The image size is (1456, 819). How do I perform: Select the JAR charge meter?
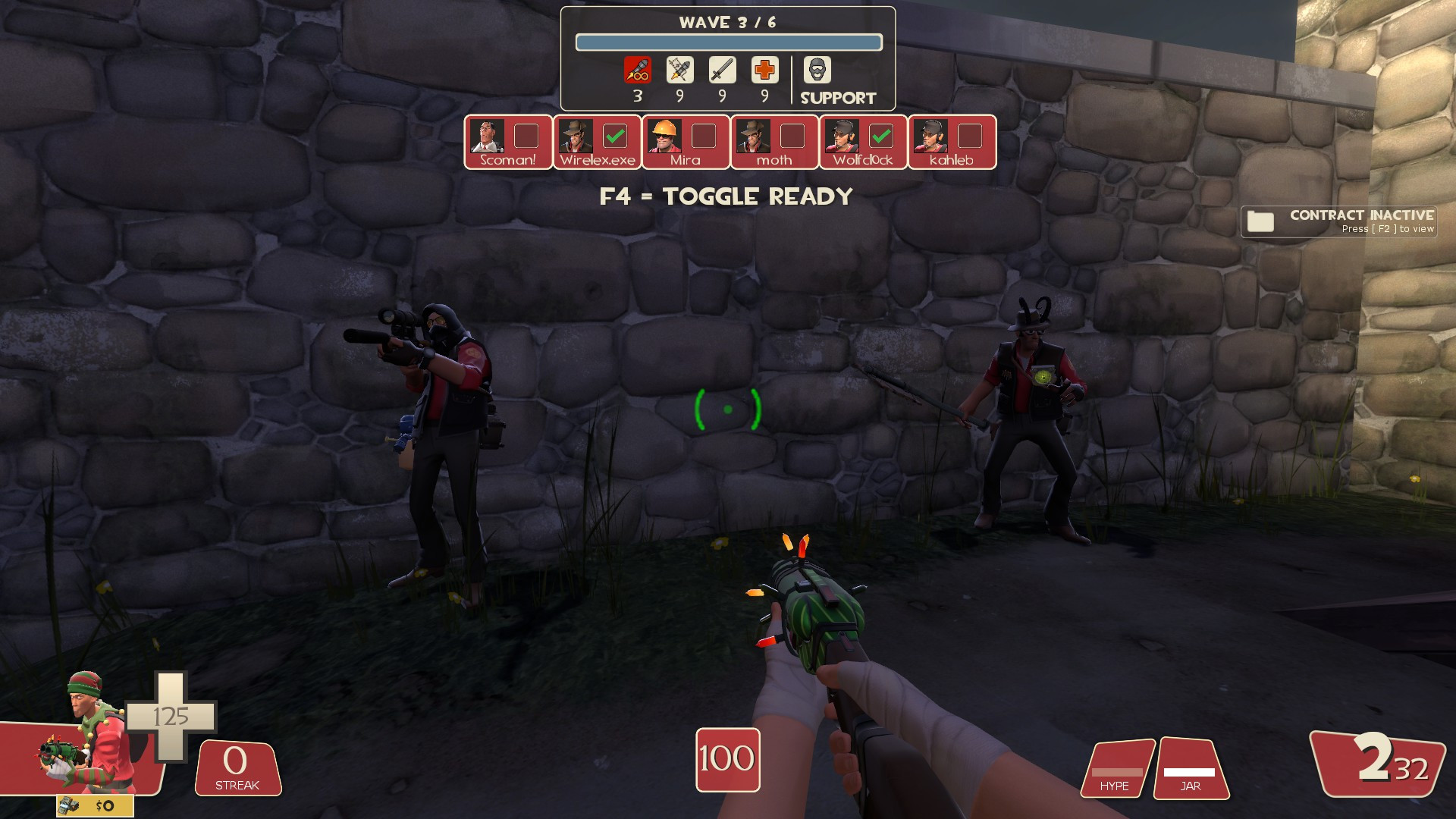1191,770
